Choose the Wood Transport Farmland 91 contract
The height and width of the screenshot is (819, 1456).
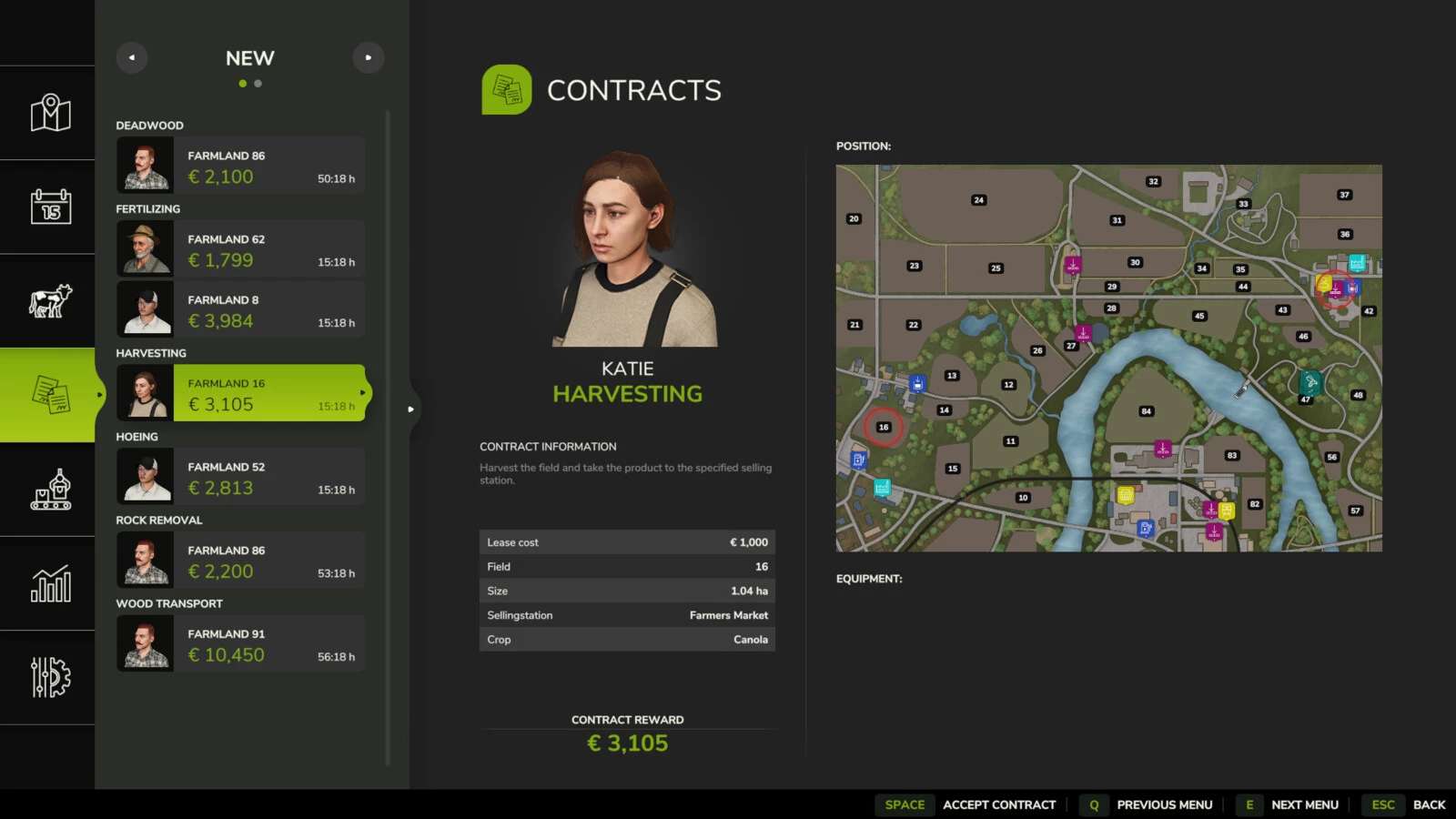pyautogui.click(x=241, y=644)
